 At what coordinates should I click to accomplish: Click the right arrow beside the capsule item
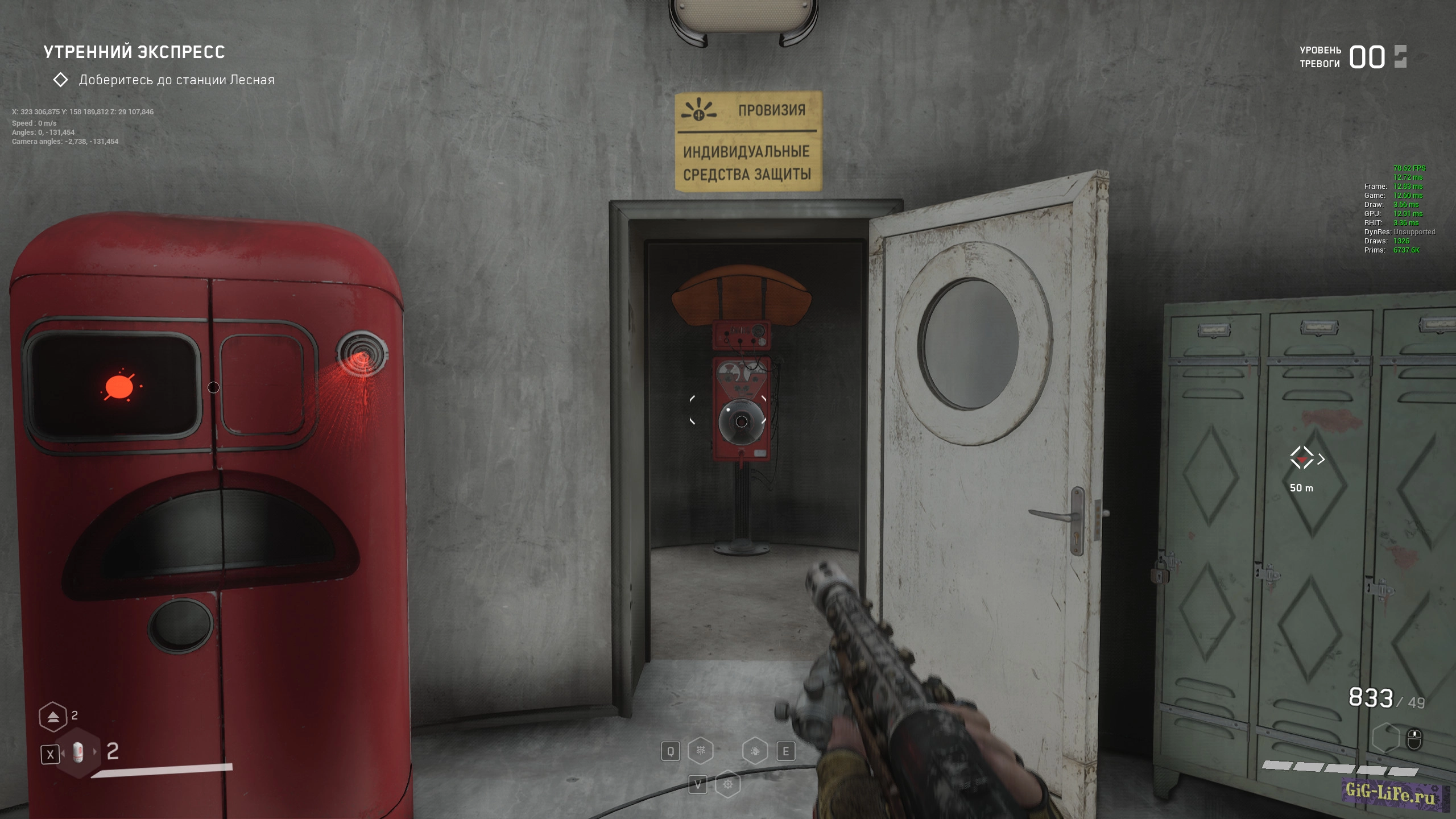[x=95, y=751]
